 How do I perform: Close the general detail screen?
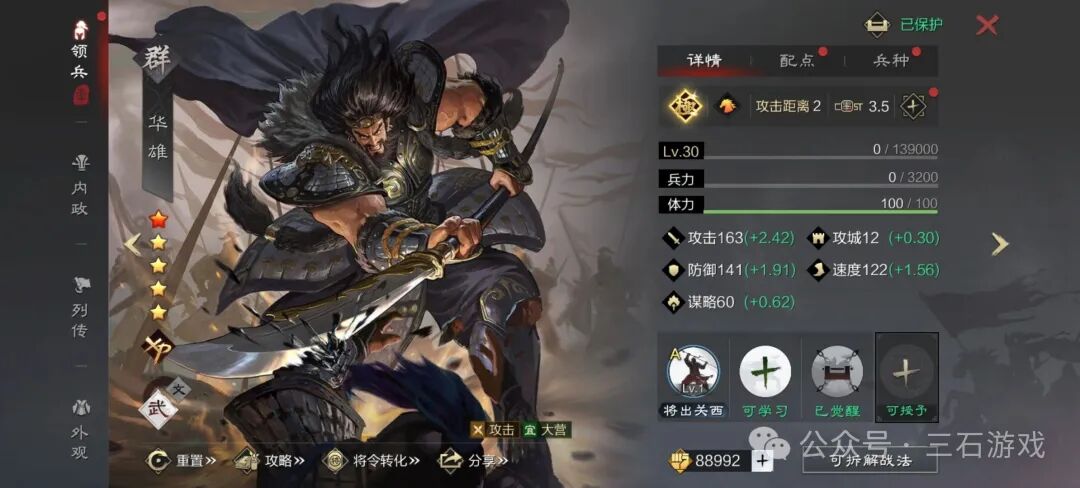point(986,25)
